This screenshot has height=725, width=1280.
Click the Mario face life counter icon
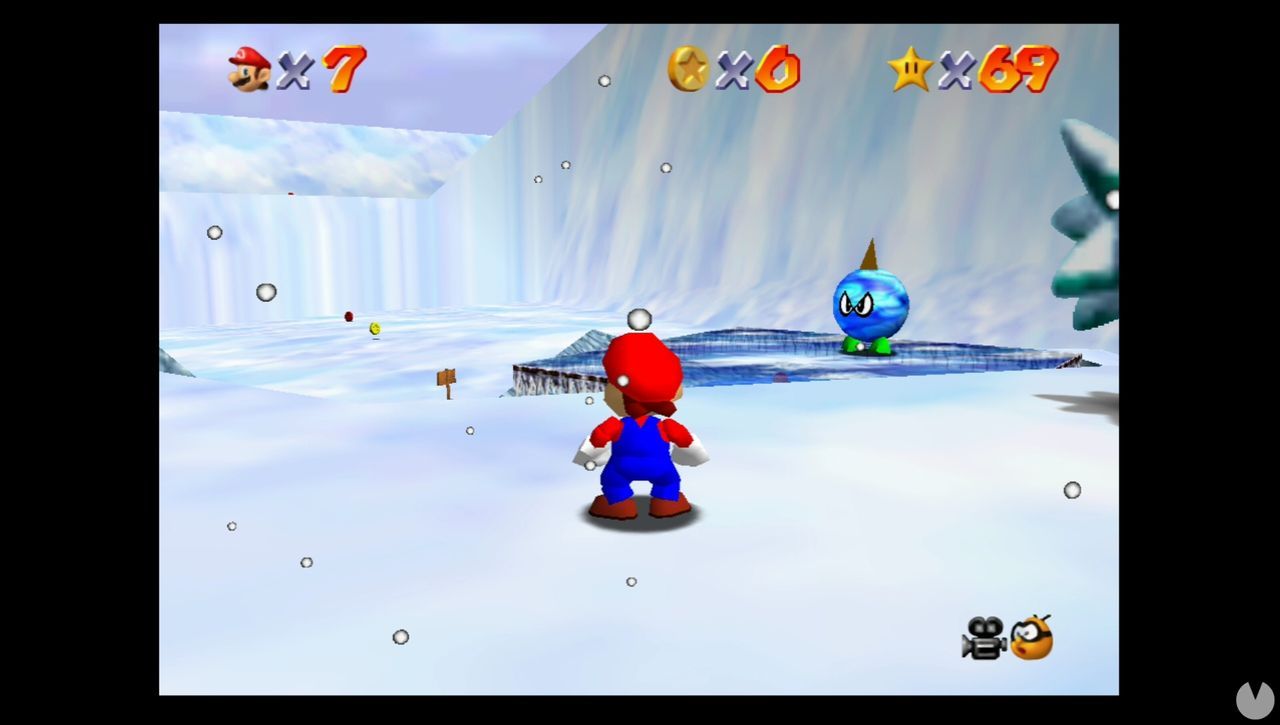tap(248, 65)
